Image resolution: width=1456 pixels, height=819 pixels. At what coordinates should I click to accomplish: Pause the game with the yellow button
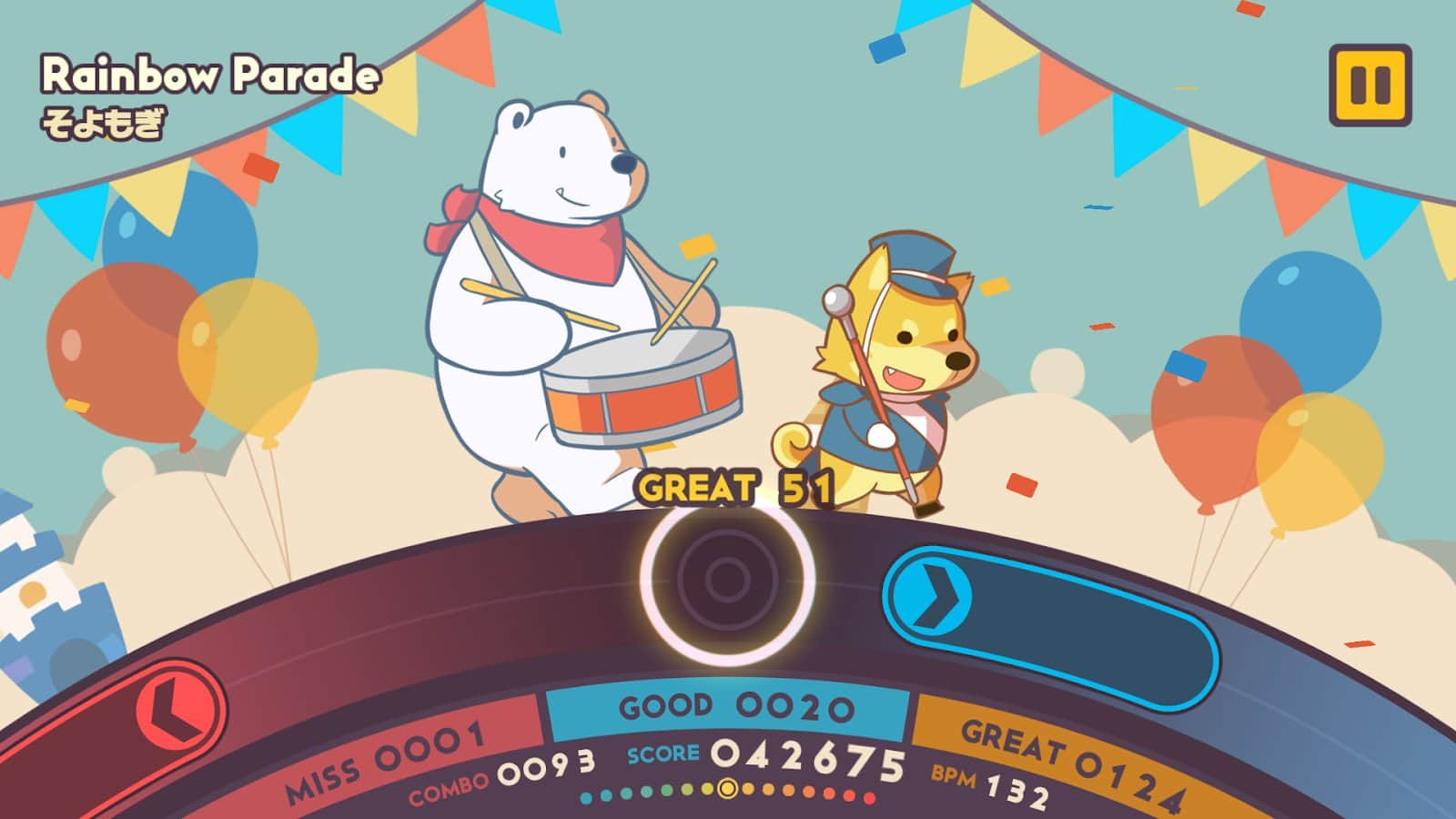[x=1370, y=85]
